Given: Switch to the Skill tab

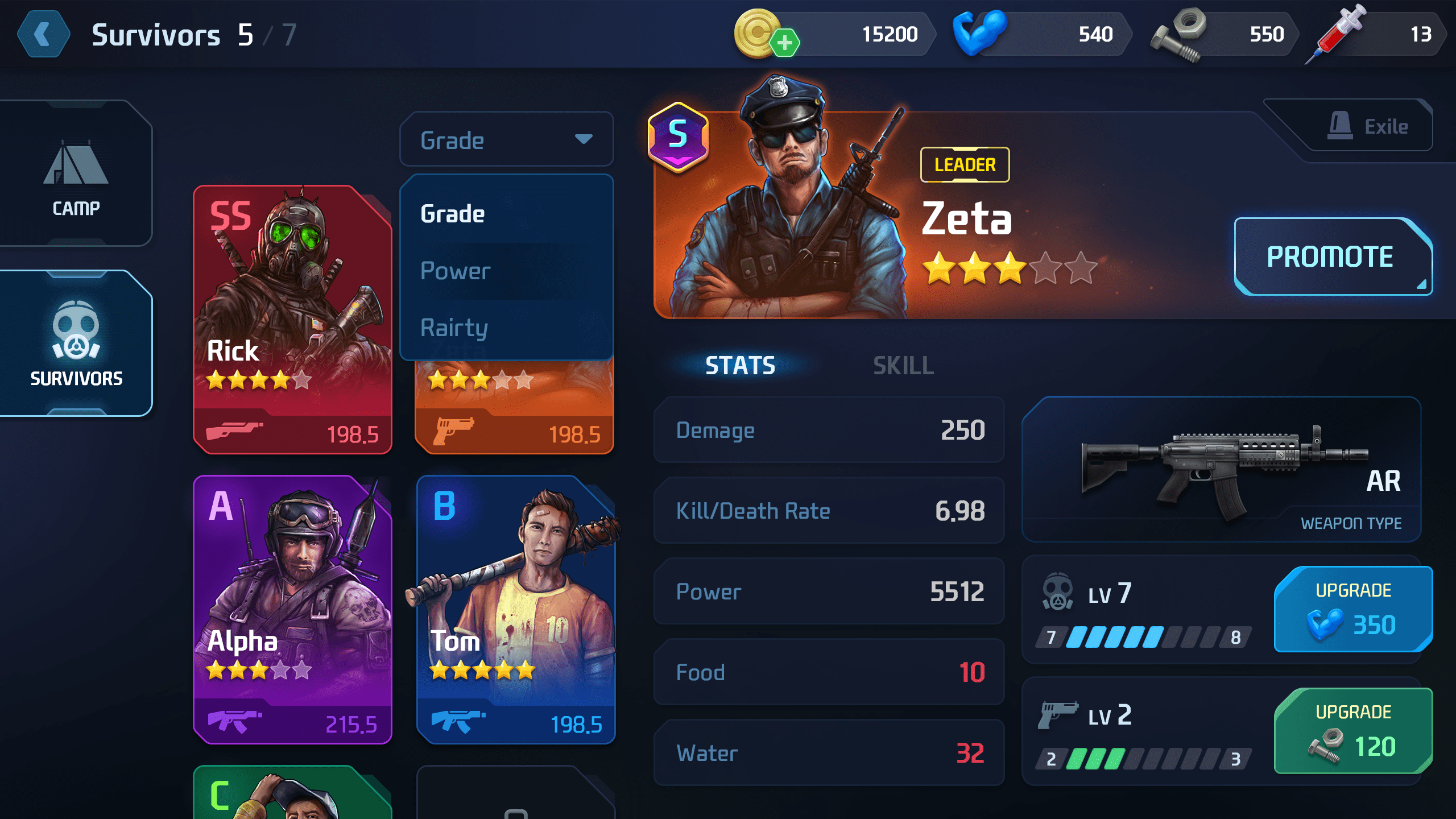Looking at the screenshot, I should coord(903,366).
